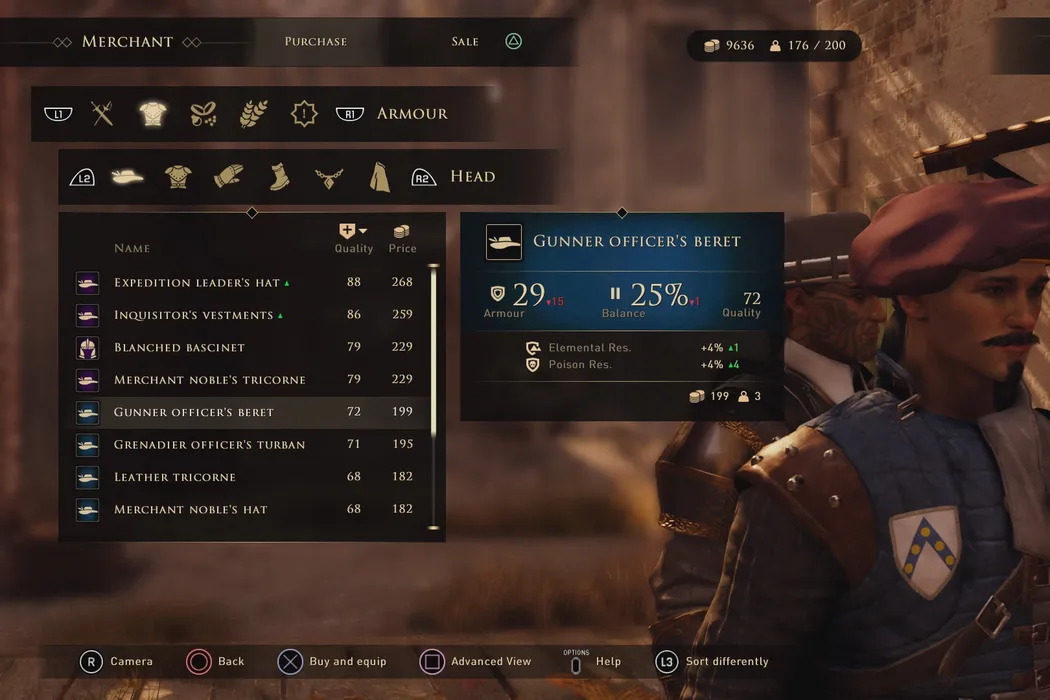The width and height of the screenshot is (1050, 700).
Task: Sort the list by Quality column header
Action: [353, 240]
